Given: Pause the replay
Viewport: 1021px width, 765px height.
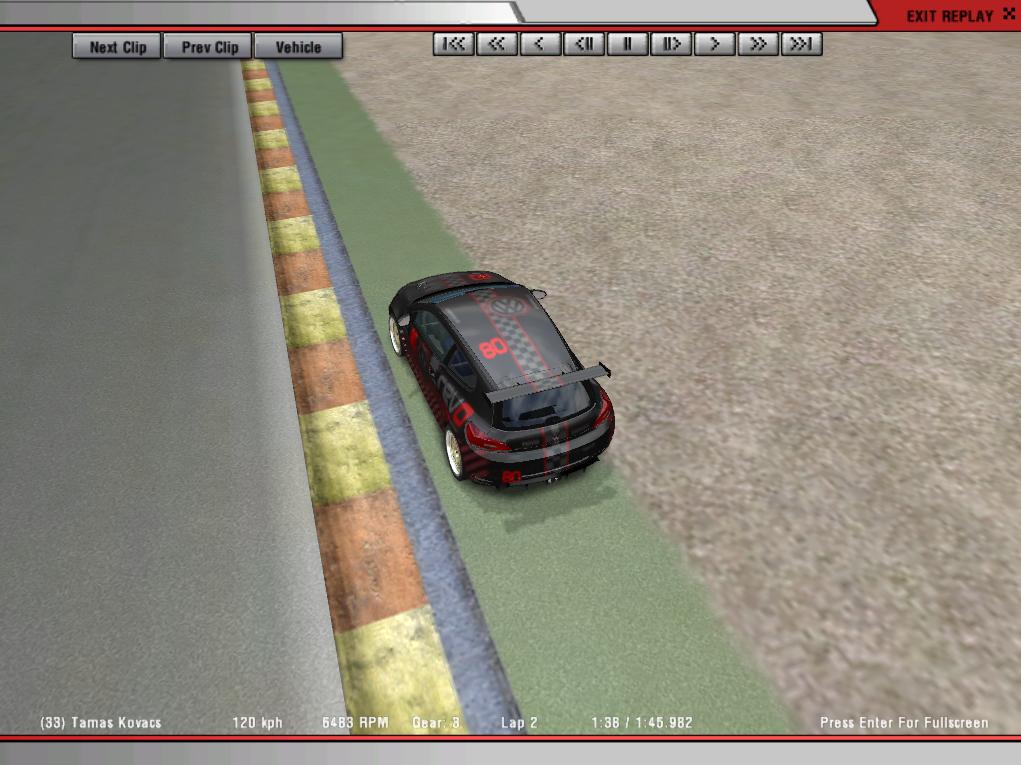Looking at the screenshot, I should (x=627, y=44).
